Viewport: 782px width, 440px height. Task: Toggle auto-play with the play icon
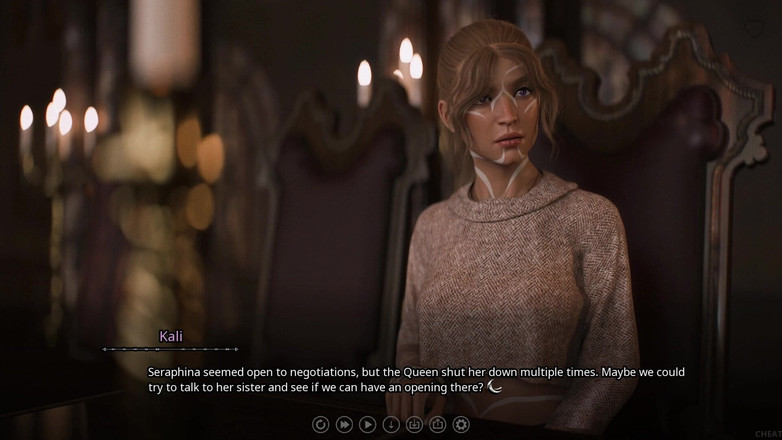[x=367, y=424]
